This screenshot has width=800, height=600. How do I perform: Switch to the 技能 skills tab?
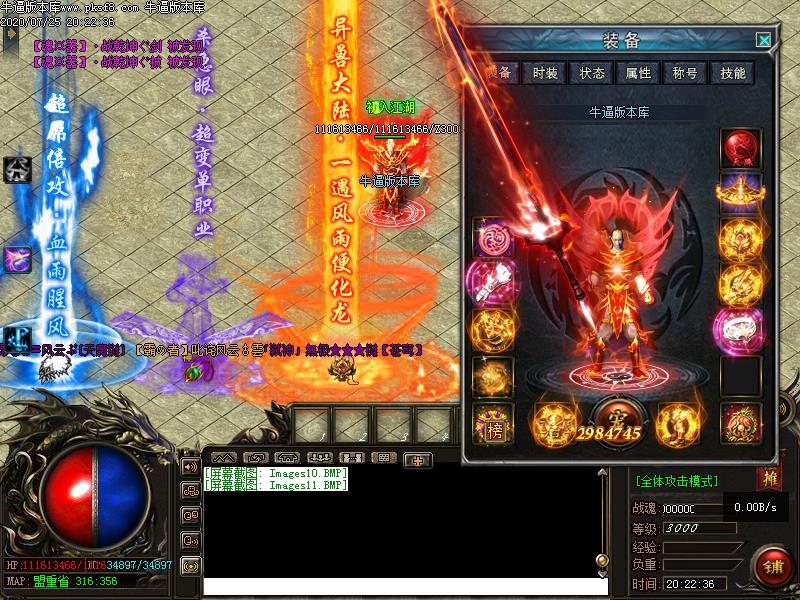pyautogui.click(x=732, y=73)
